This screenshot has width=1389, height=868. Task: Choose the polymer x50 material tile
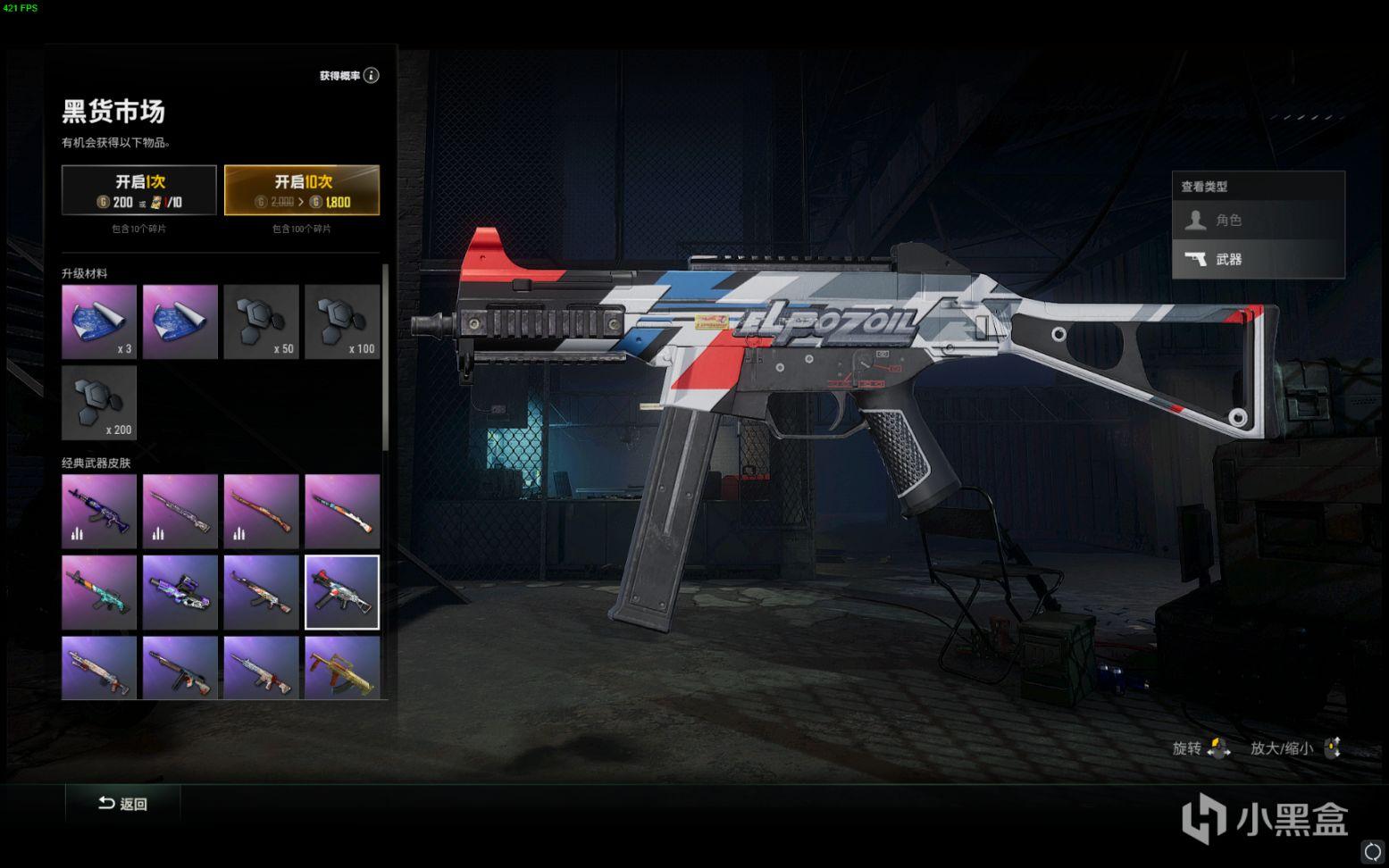[x=261, y=321]
